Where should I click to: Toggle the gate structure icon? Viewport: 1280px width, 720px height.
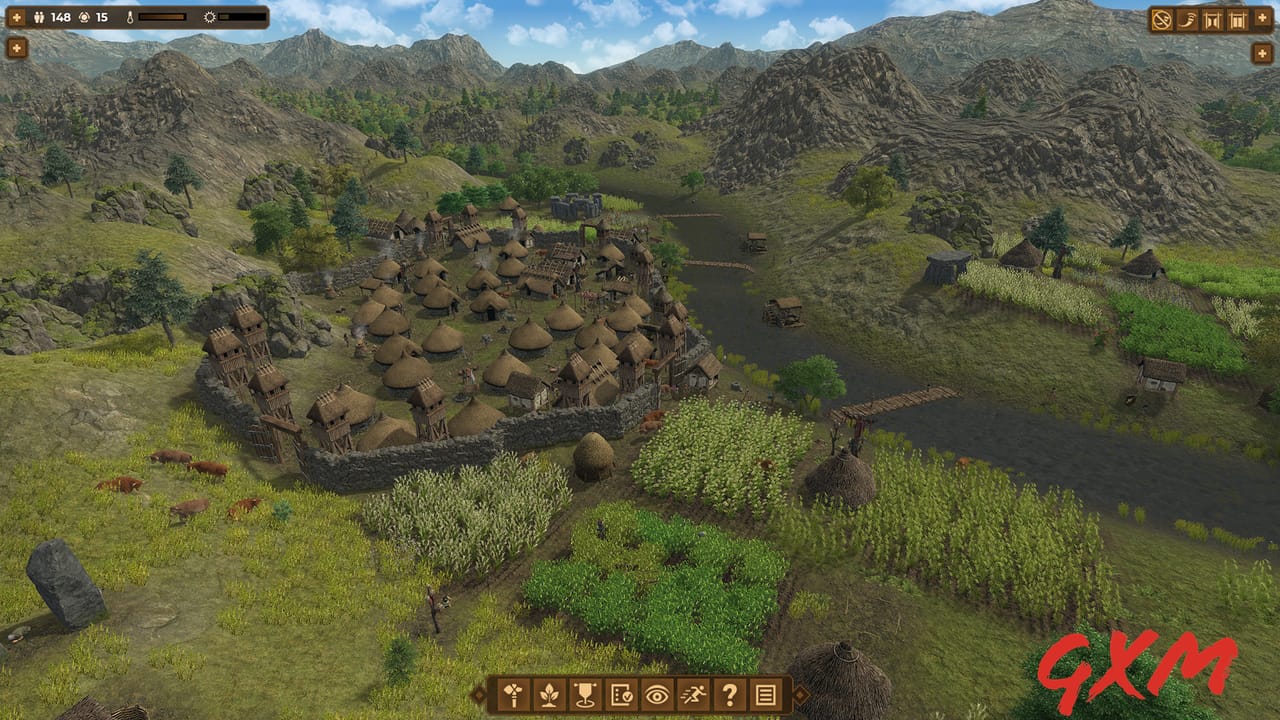coord(1237,19)
